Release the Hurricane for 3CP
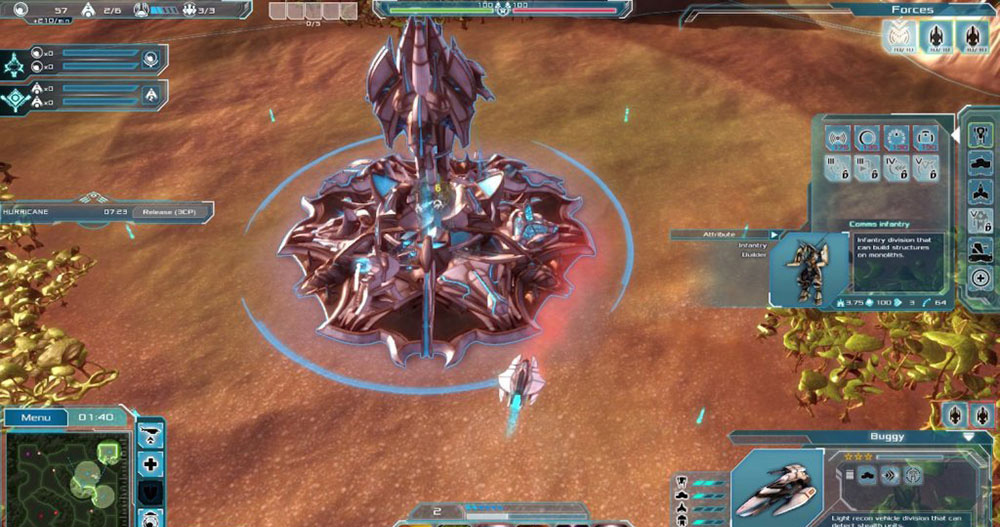Screen dimensions: 1000x527 tap(170, 212)
